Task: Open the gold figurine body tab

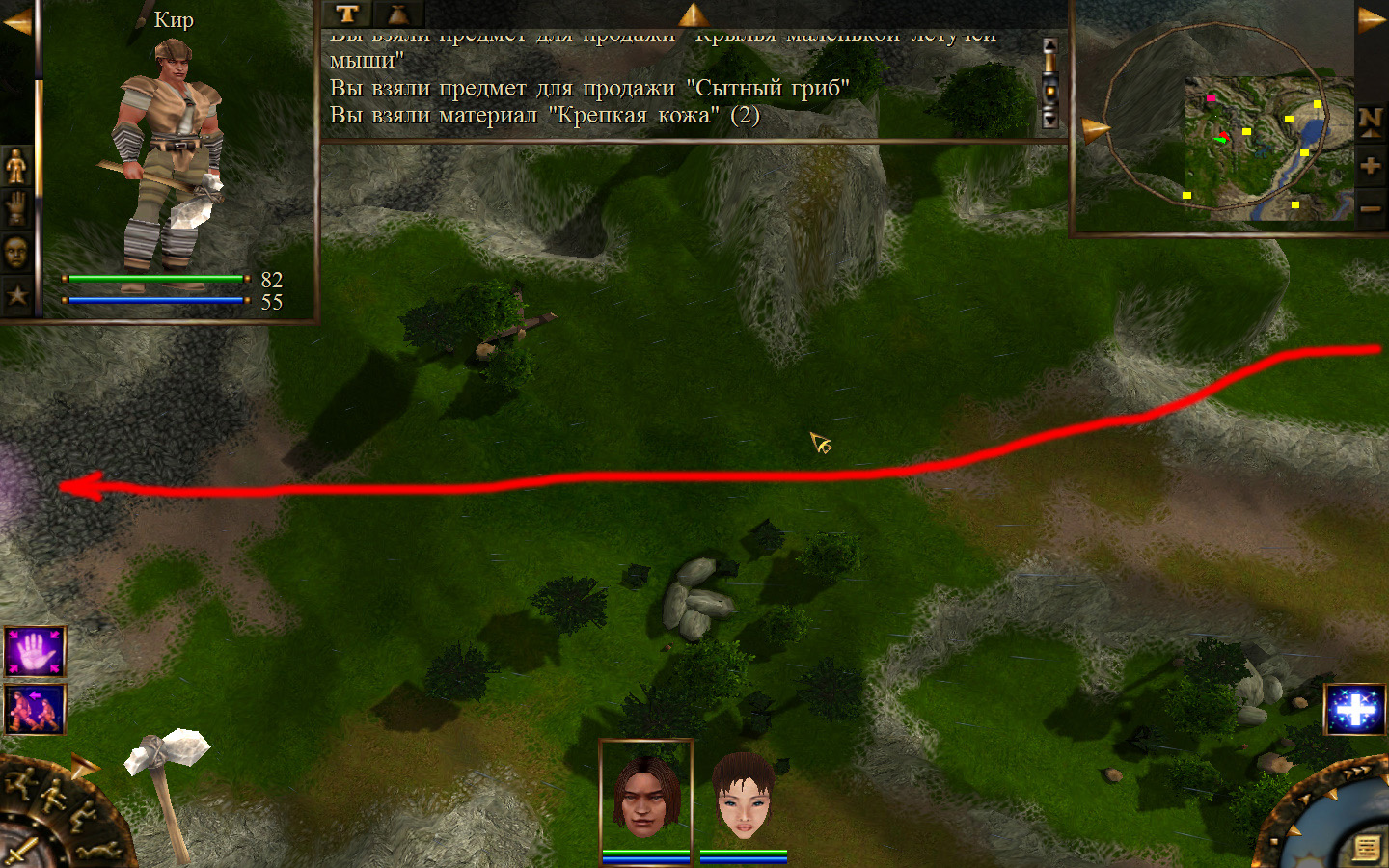Action: [16, 167]
